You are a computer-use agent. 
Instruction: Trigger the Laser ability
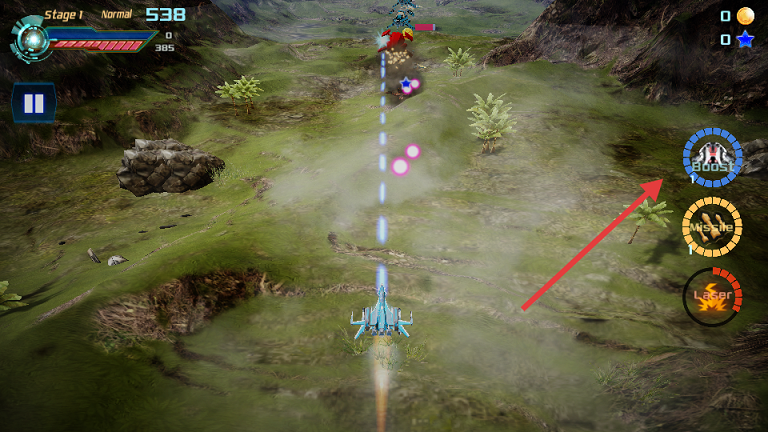(x=712, y=296)
